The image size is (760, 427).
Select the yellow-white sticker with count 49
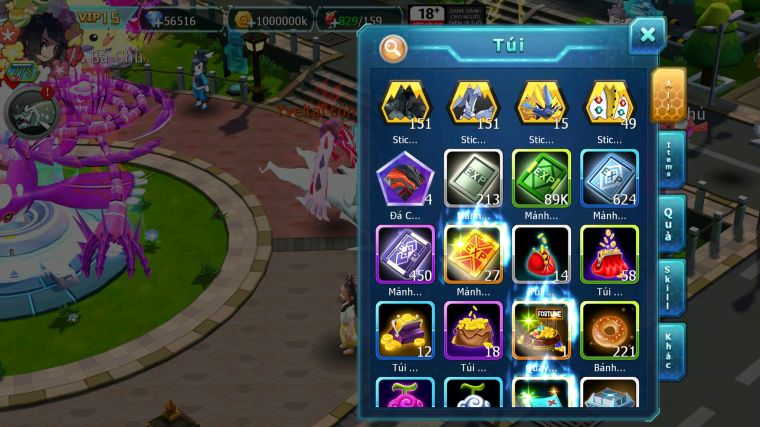coord(609,103)
